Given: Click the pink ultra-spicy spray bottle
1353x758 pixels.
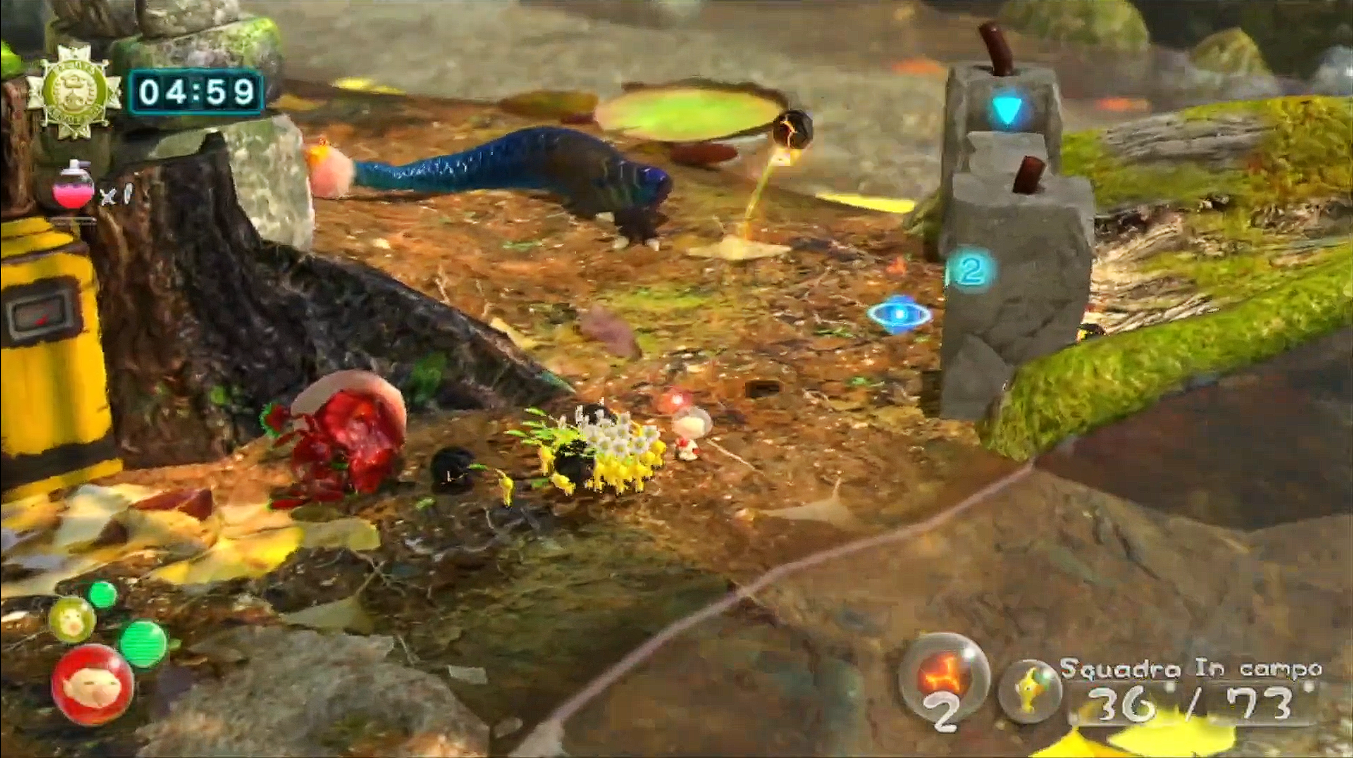Looking at the screenshot, I should click(73, 188).
